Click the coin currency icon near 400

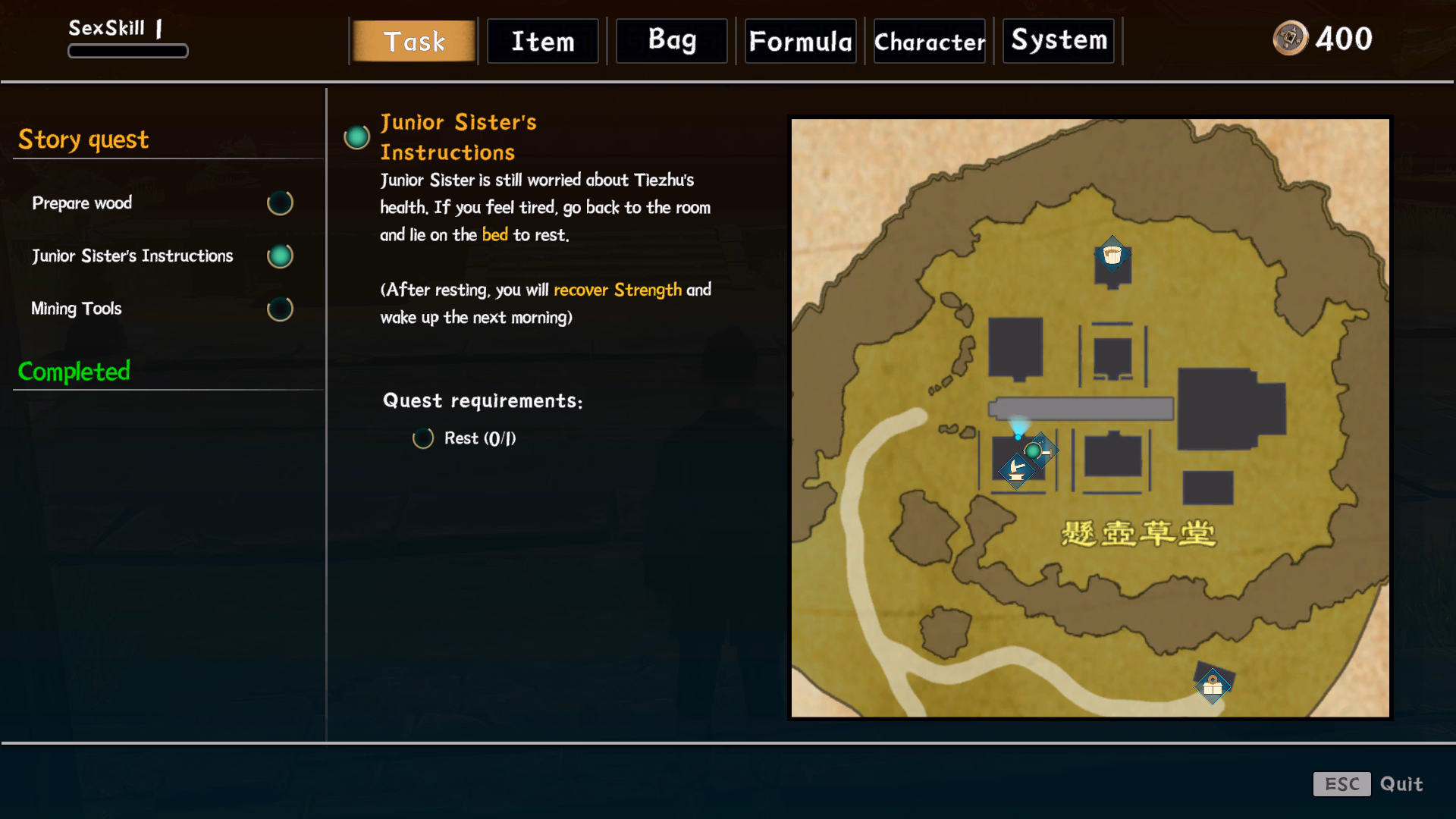point(1289,39)
